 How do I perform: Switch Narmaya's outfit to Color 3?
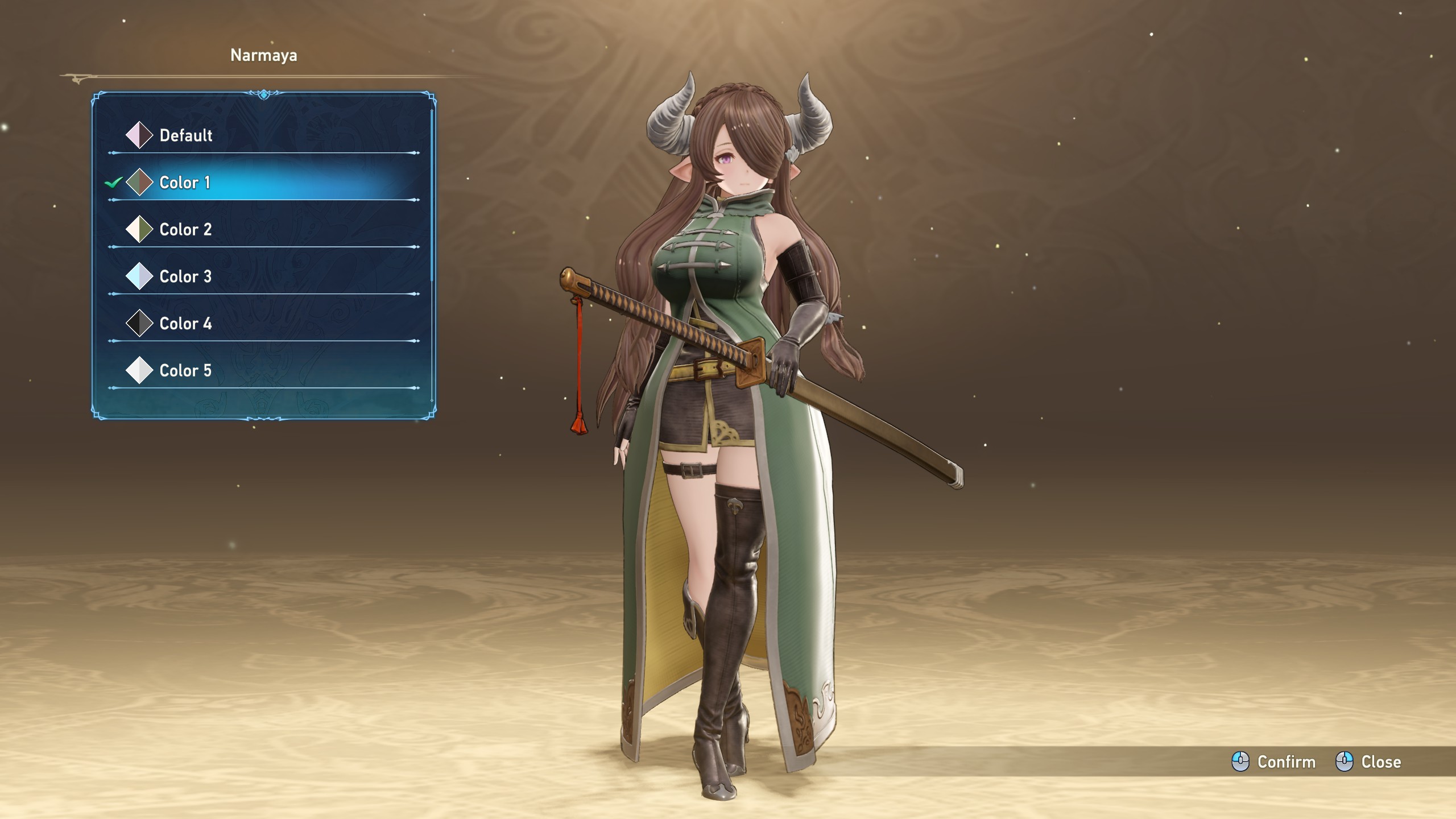185,277
